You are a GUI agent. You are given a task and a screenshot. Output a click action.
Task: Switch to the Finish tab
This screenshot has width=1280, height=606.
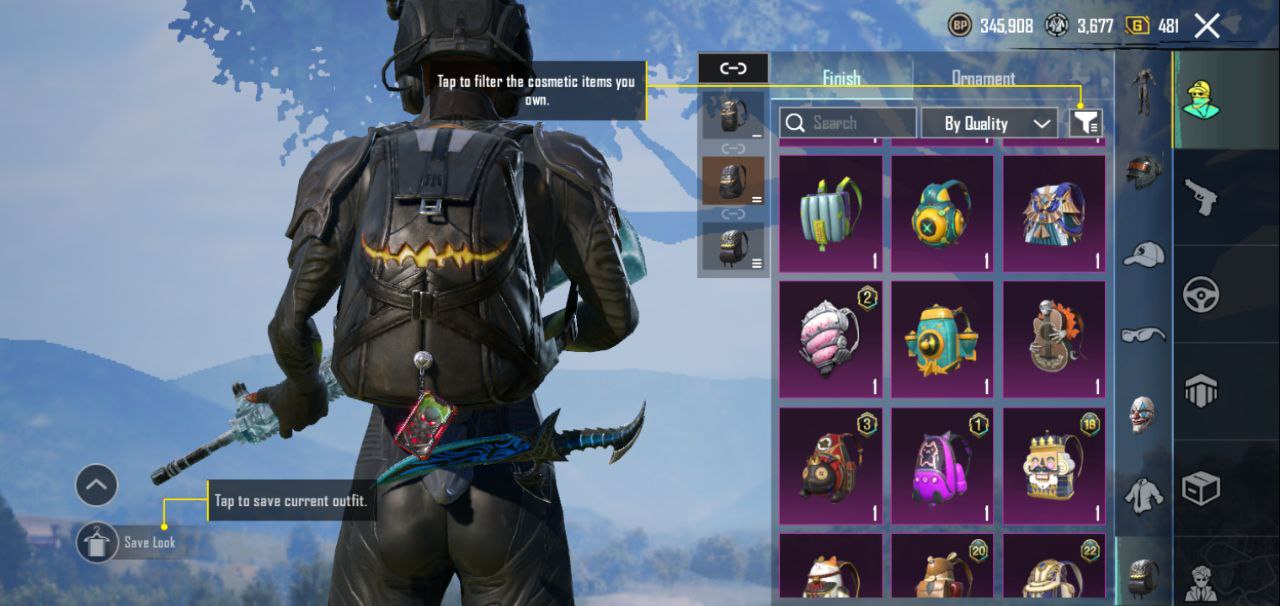coord(841,78)
